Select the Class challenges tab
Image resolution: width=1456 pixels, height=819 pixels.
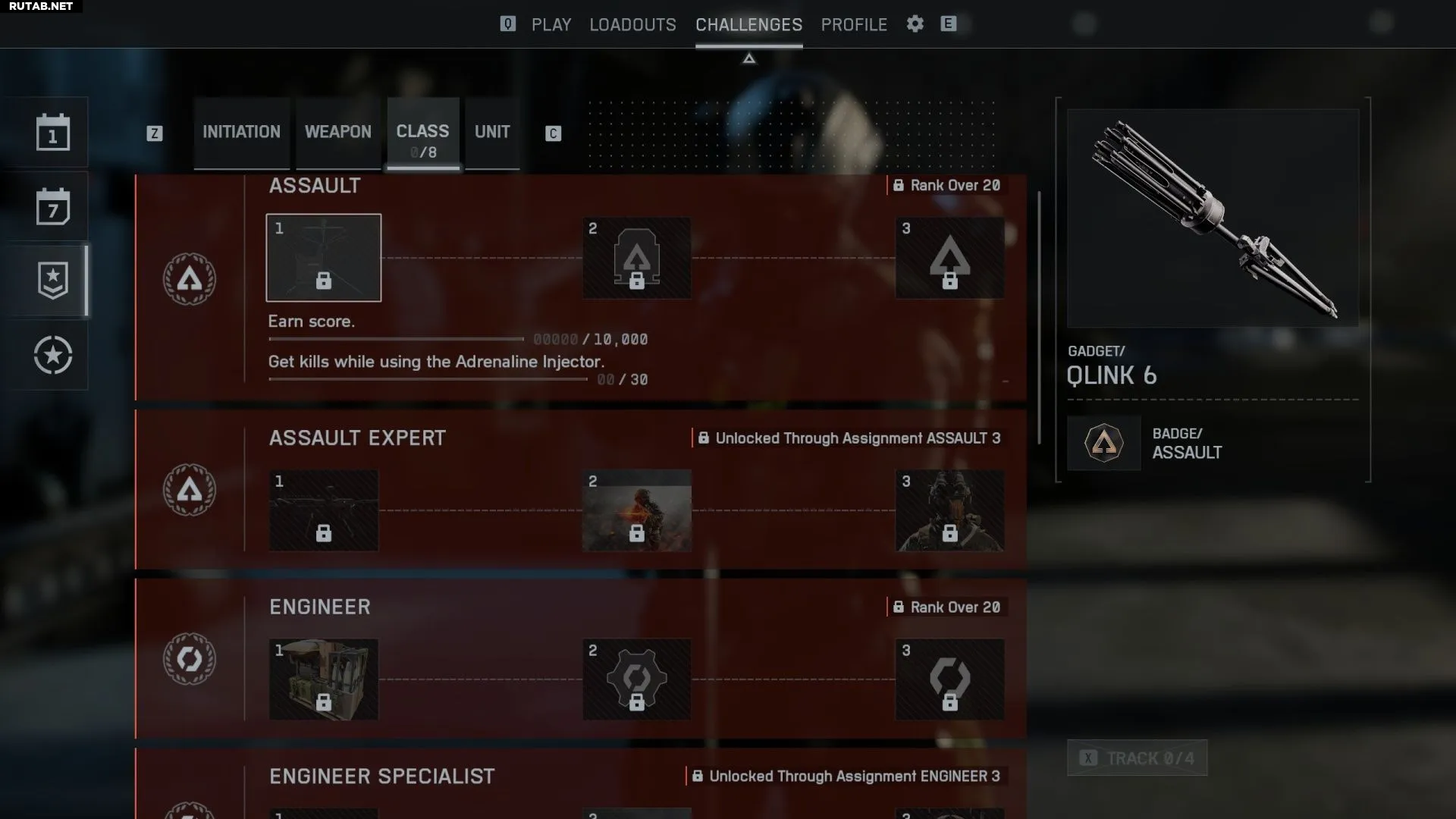[422, 133]
